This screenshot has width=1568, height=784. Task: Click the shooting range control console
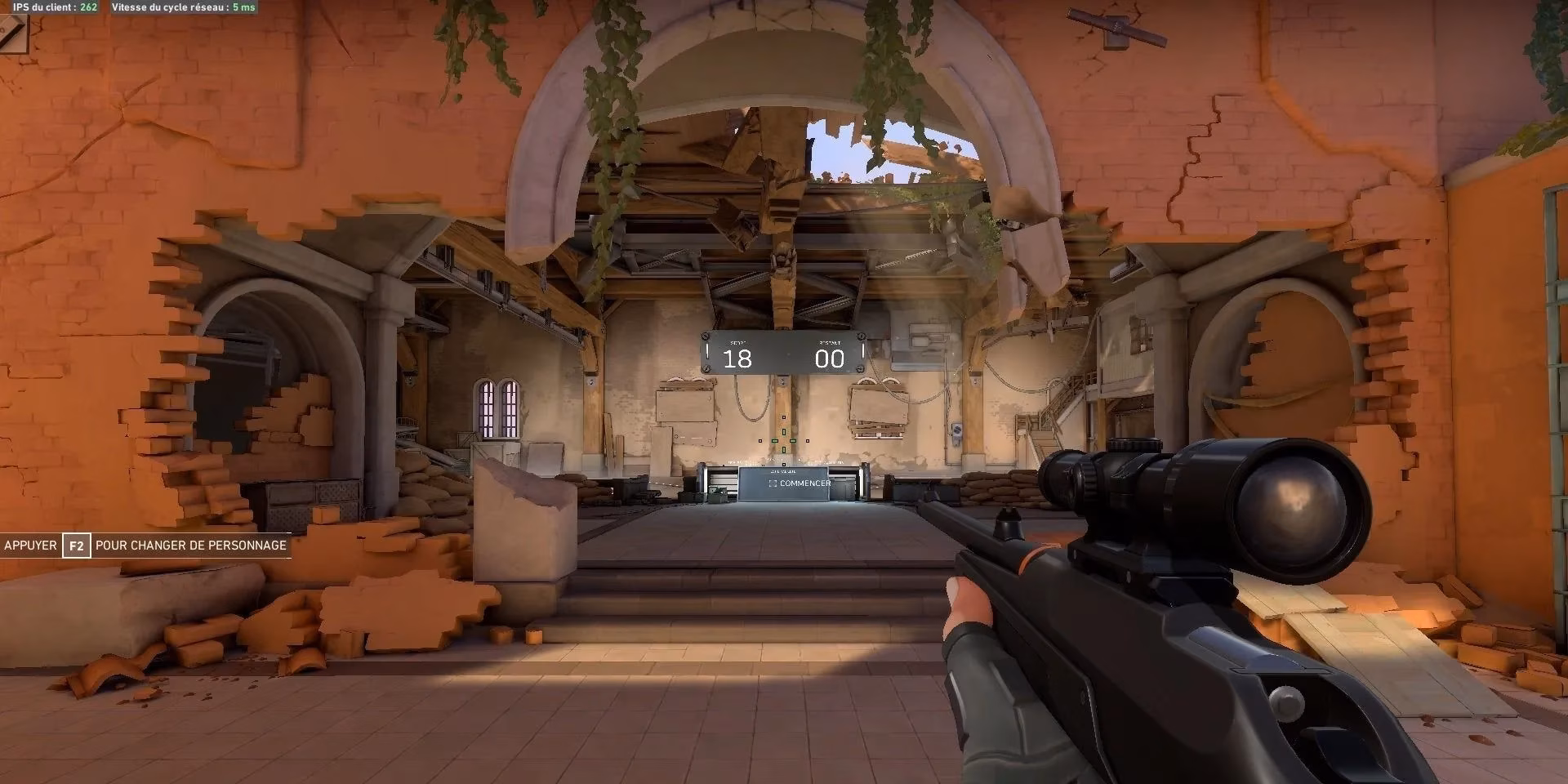(x=800, y=483)
